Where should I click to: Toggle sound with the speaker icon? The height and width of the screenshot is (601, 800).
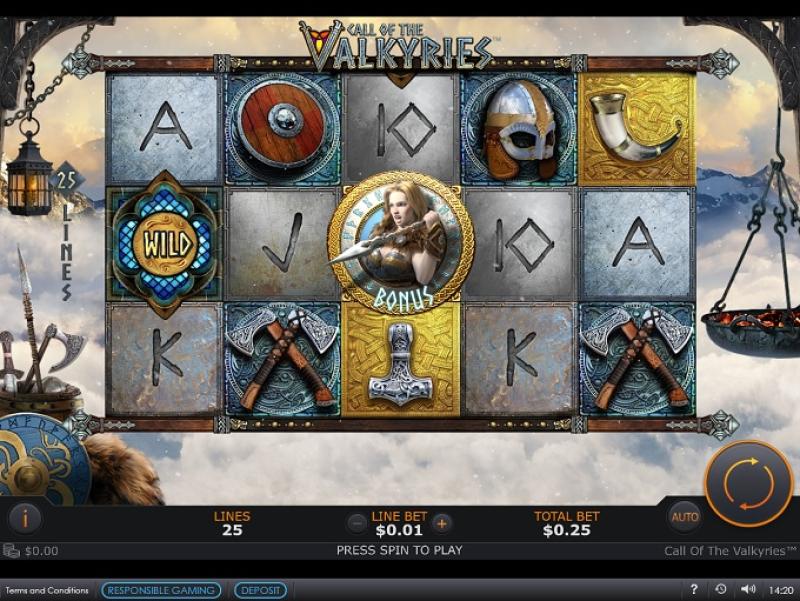point(747,590)
